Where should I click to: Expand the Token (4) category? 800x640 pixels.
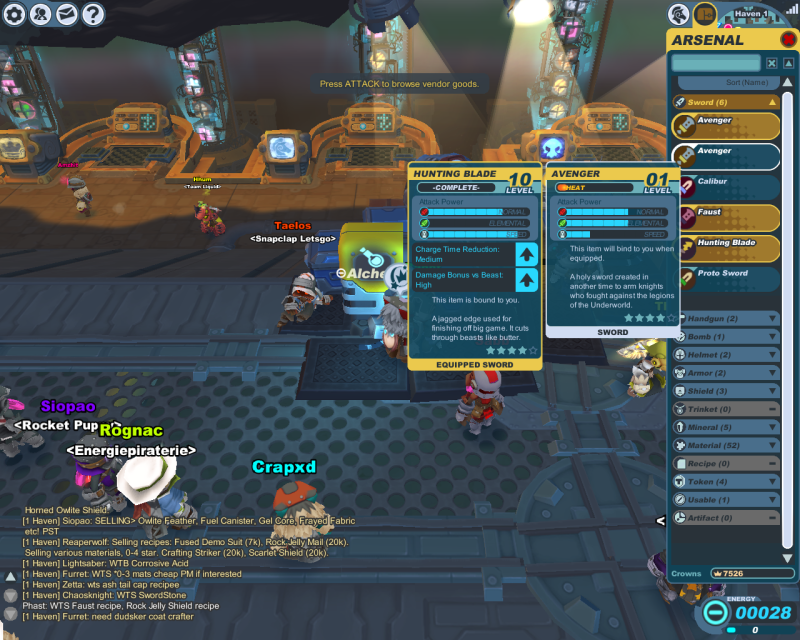[725, 481]
